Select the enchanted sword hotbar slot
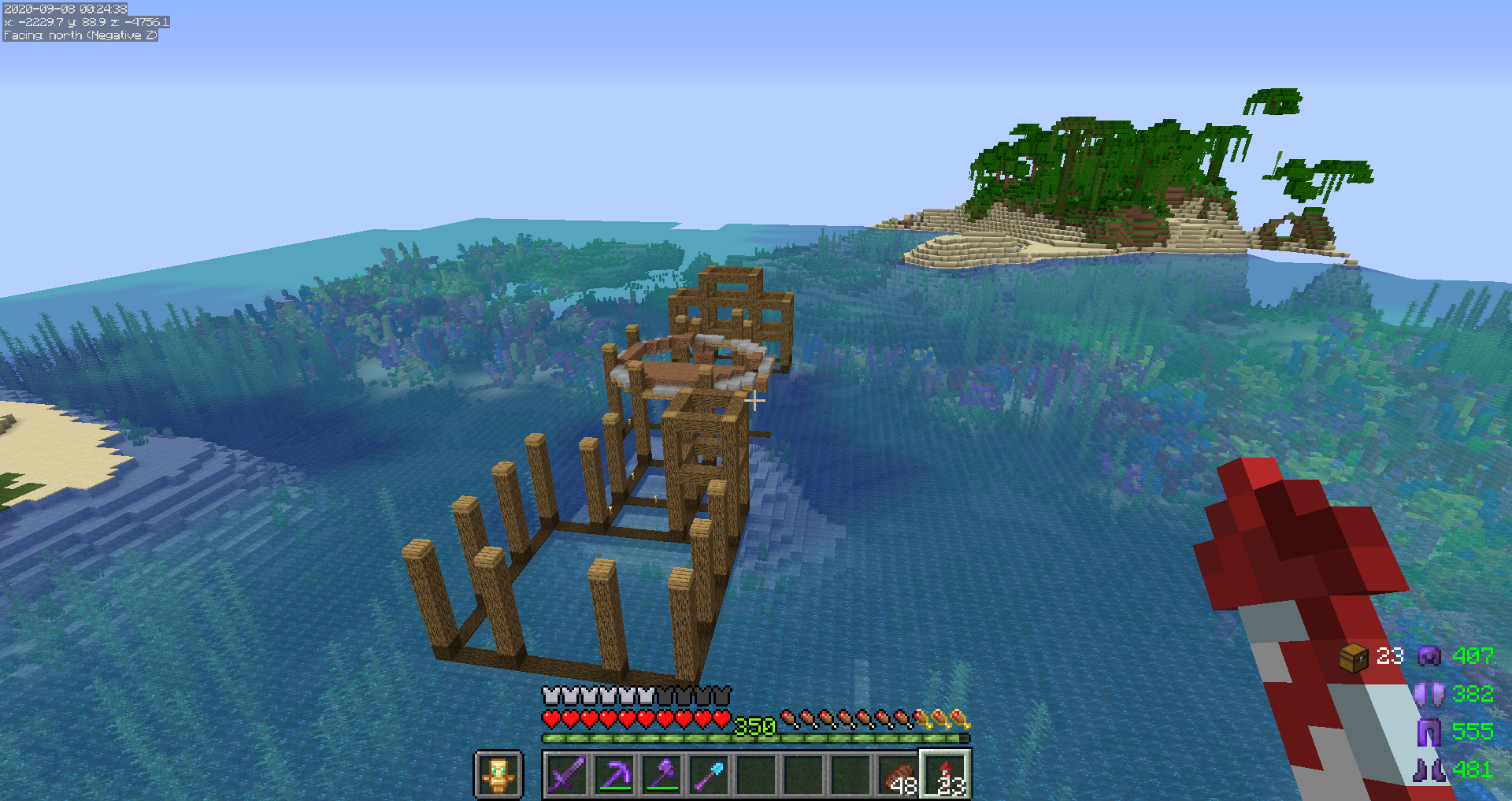 click(x=567, y=774)
